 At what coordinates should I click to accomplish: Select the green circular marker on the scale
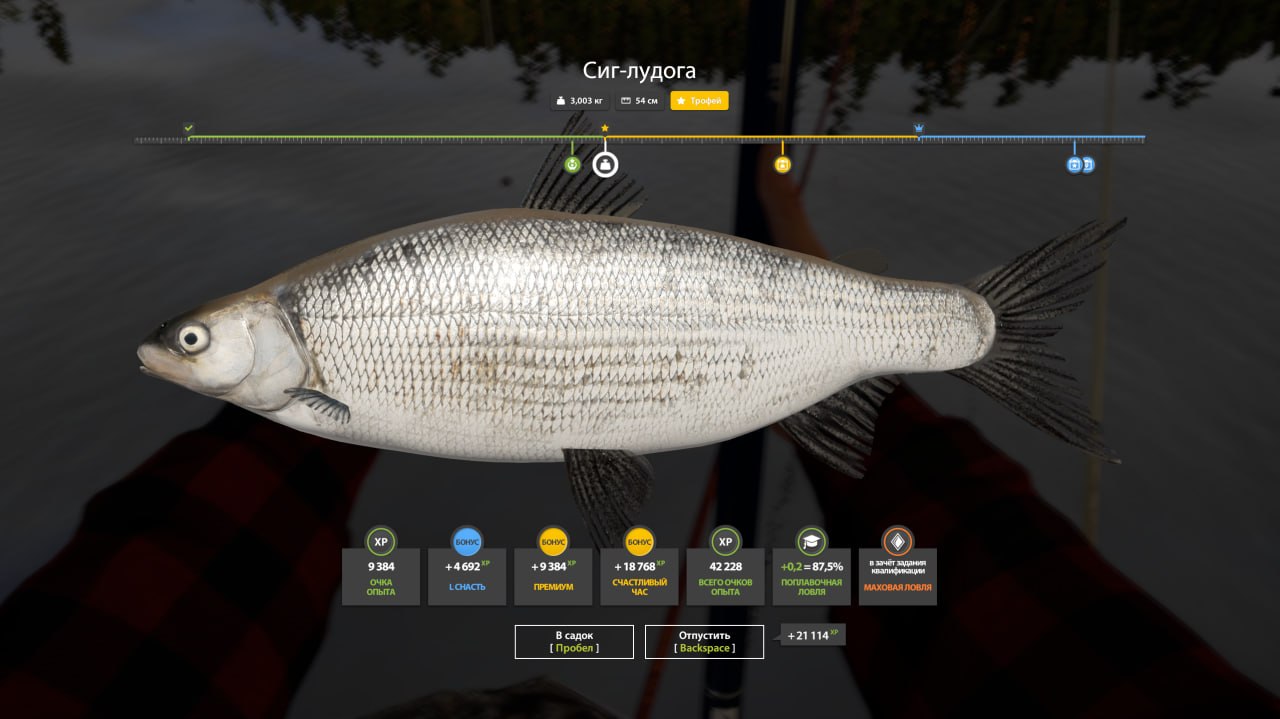[572, 164]
